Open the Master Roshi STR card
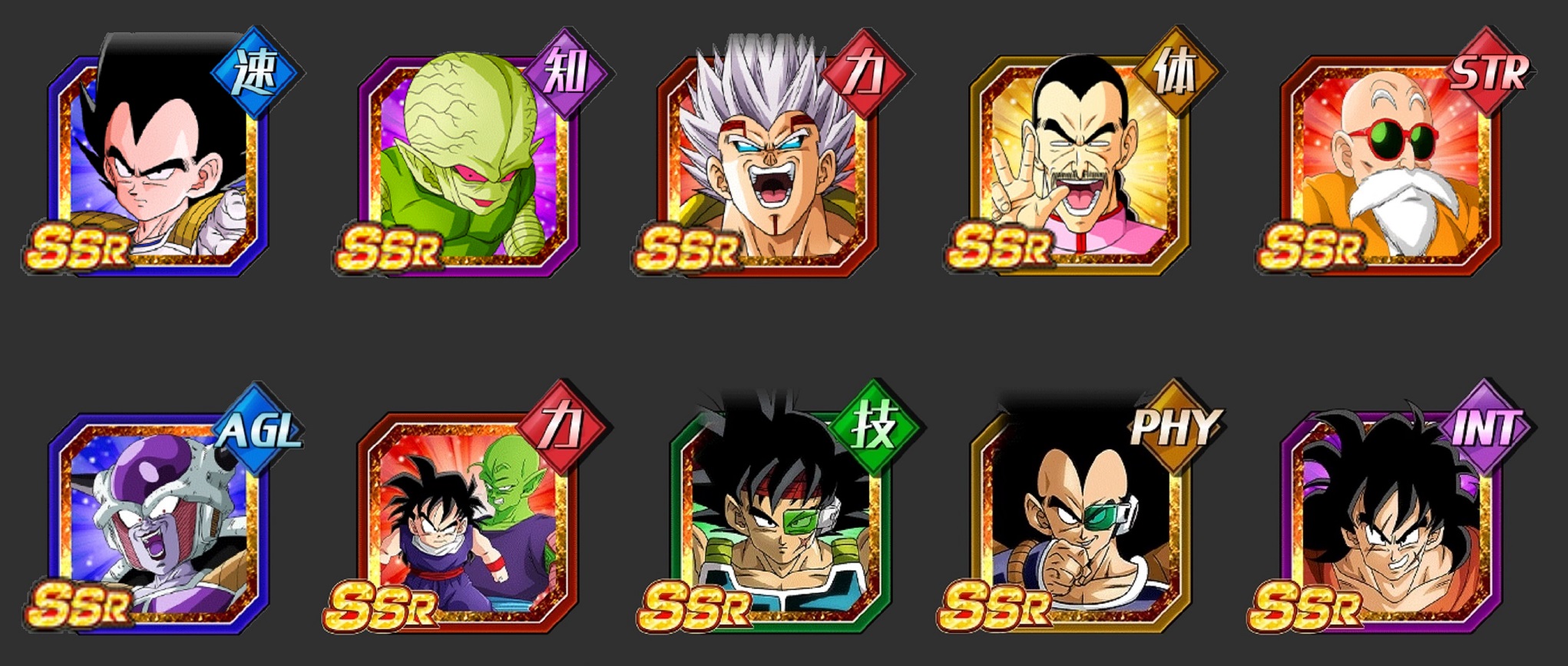Screen dimensions: 1568x666 [1390, 161]
